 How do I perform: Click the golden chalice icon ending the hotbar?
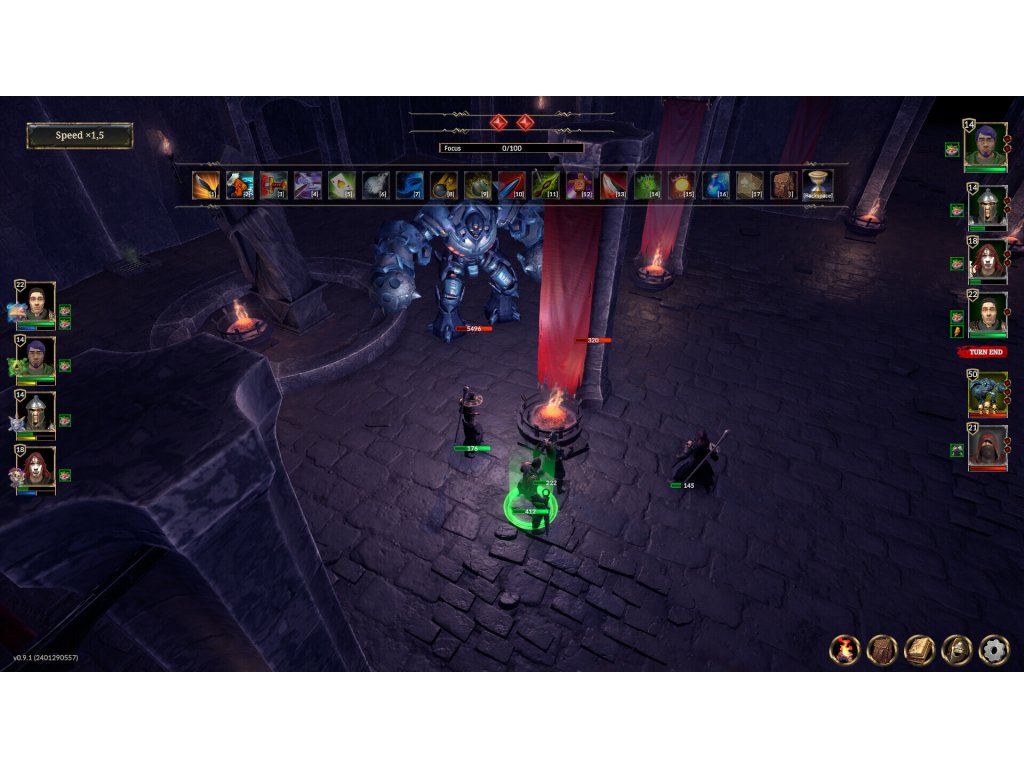(818, 185)
